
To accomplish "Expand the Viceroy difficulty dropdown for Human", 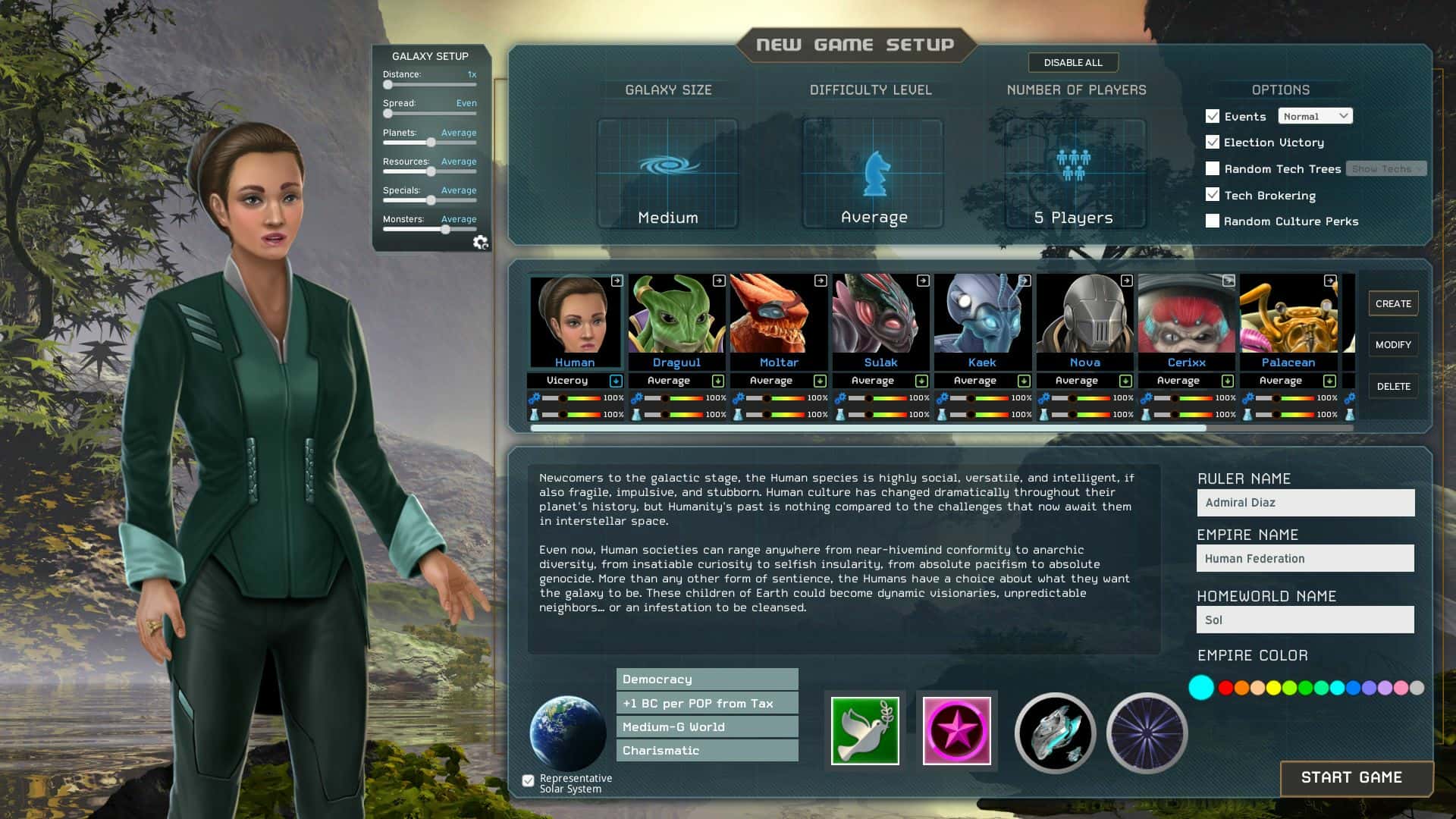I will pyautogui.click(x=614, y=380).
